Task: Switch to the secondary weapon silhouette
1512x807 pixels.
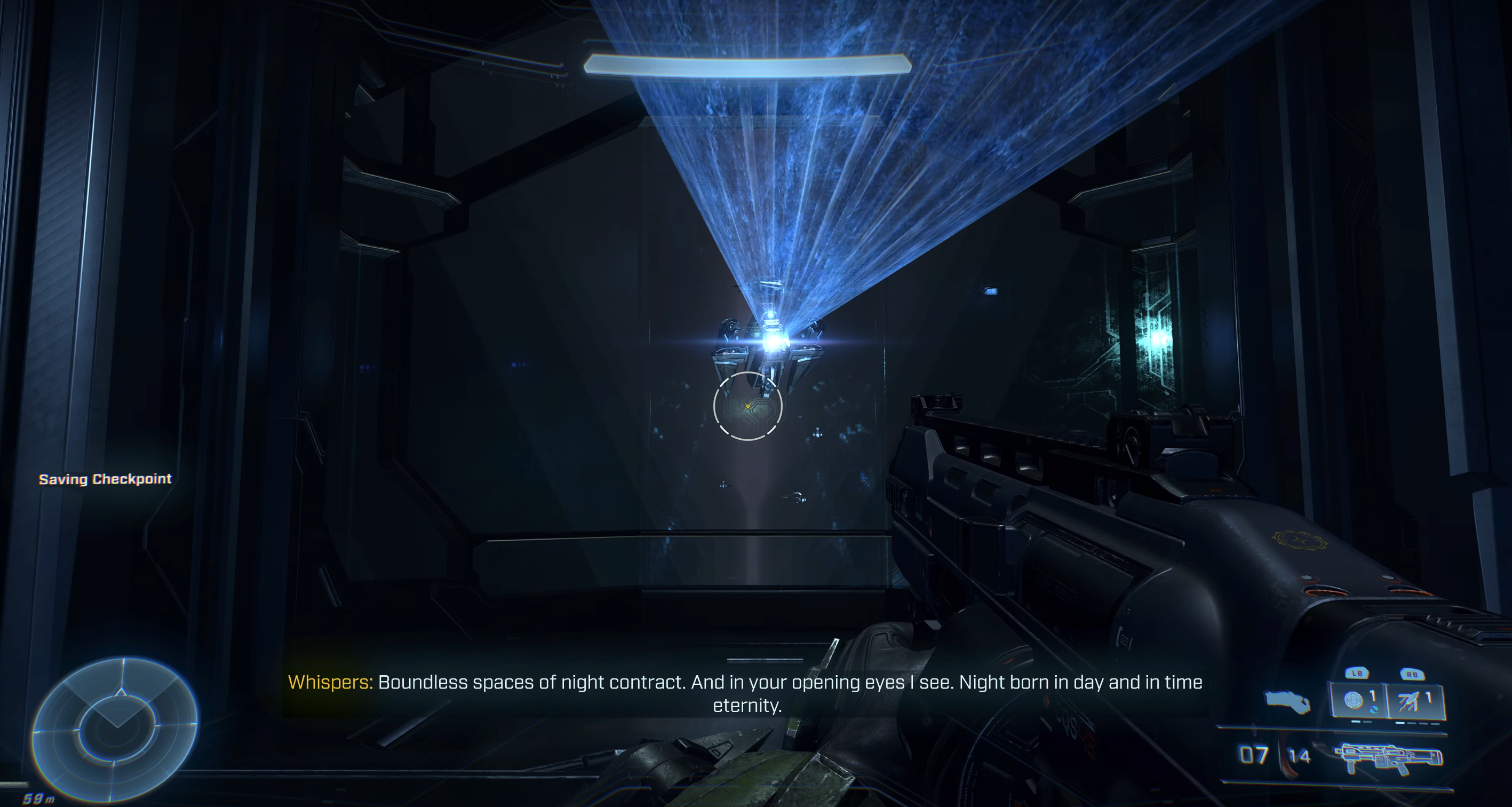Action: [x=1287, y=701]
